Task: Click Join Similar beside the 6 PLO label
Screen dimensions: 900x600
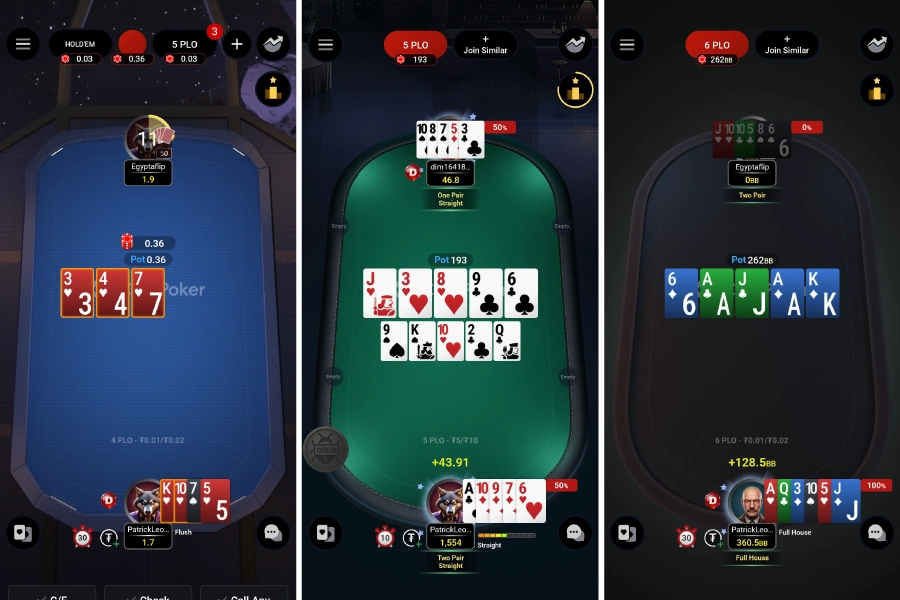Action: pos(787,44)
